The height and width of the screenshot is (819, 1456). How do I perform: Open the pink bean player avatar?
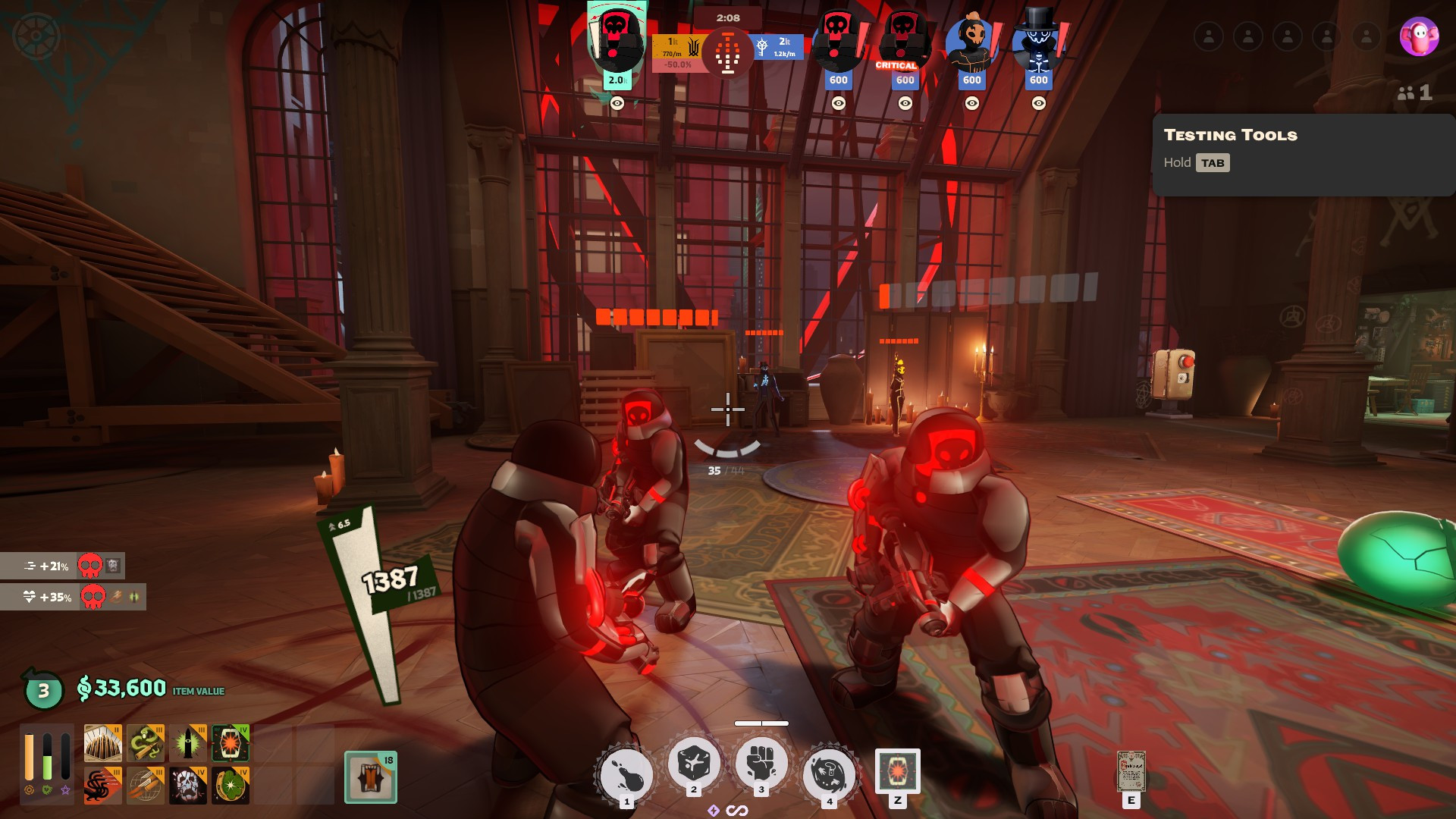1418,36
